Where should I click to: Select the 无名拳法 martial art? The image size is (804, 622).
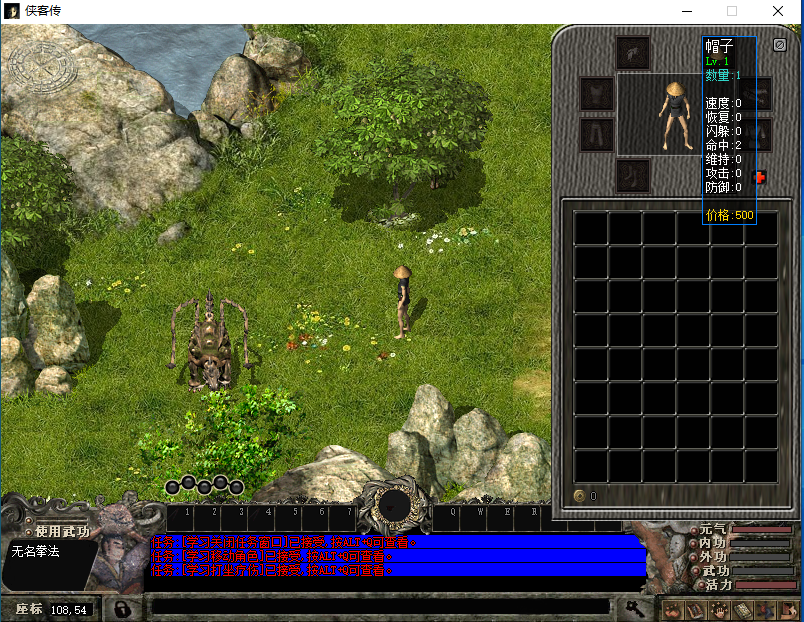coord(37,551)
